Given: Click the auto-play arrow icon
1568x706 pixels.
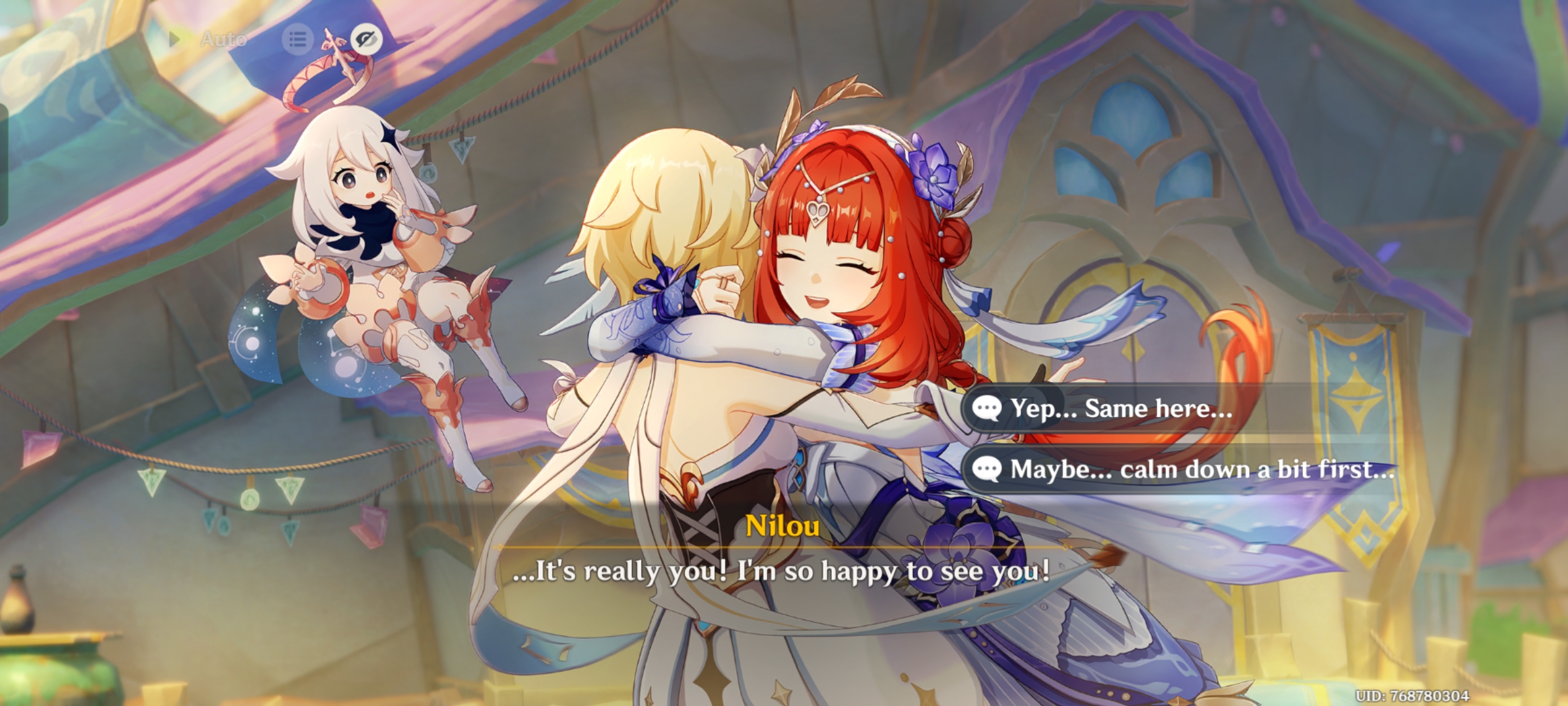Looking at the screenshot, I should (175, 39).
